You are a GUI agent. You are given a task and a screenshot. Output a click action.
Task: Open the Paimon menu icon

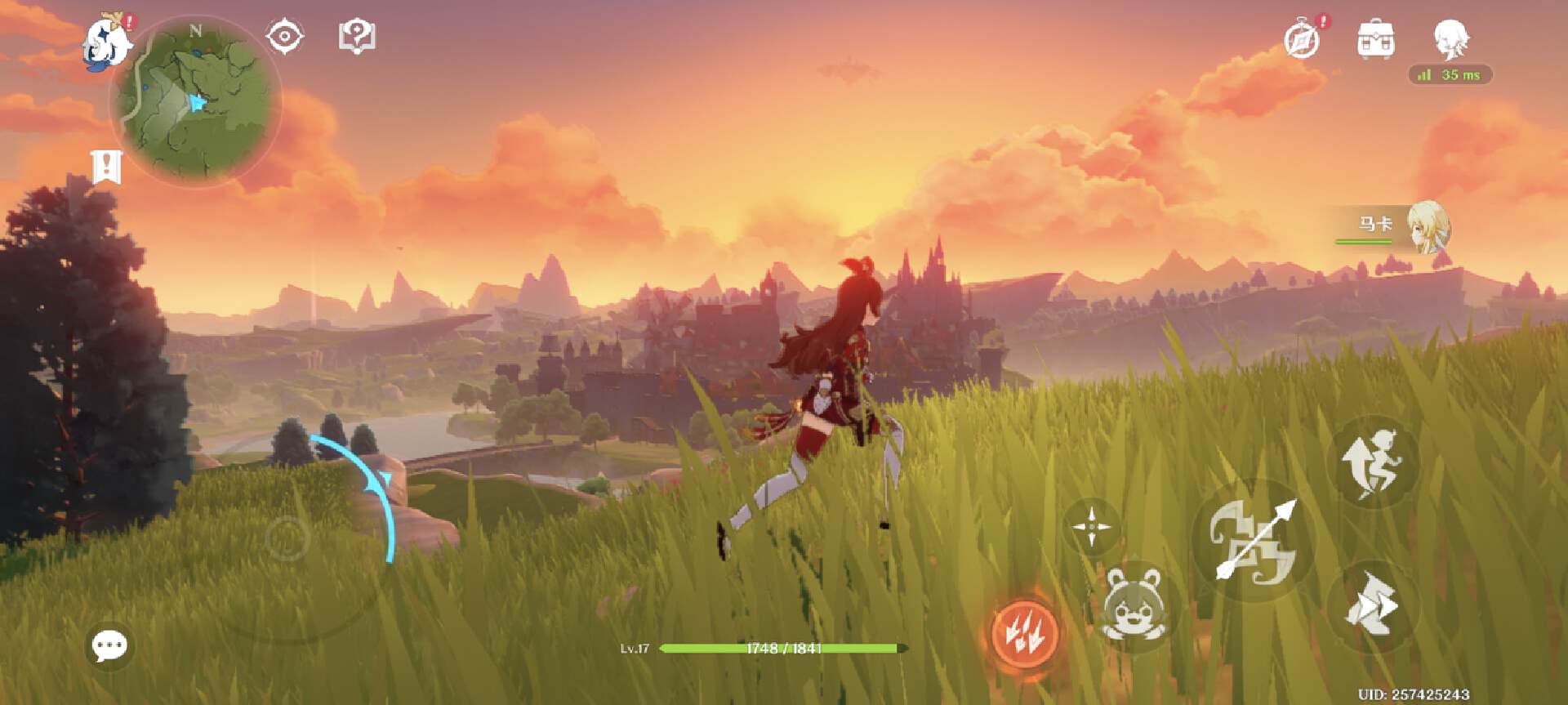point(108,42)
